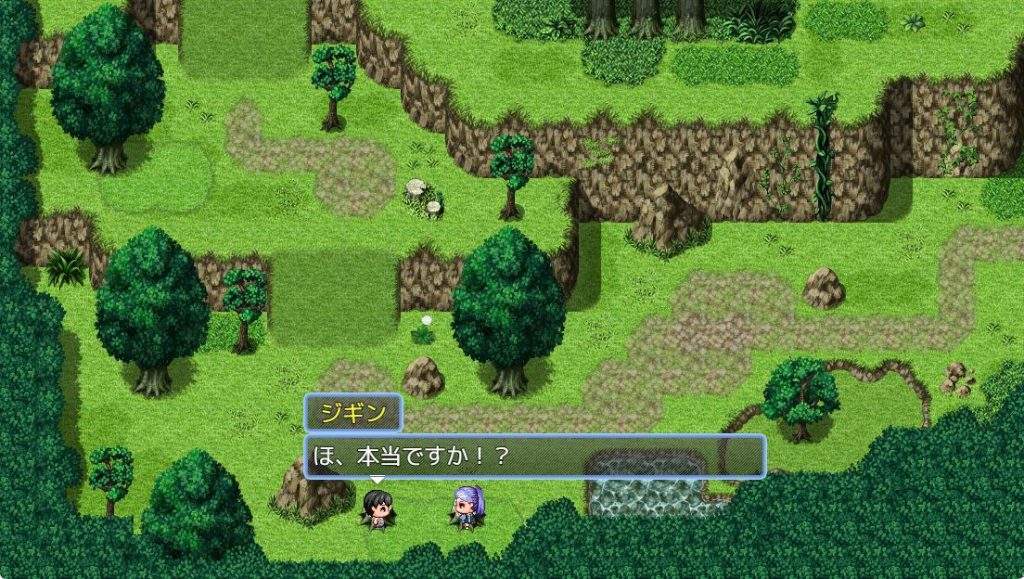Advance the dialogue box reading ほ、本当ですか！？
The image size is (1024, 579).
(534, 456)
